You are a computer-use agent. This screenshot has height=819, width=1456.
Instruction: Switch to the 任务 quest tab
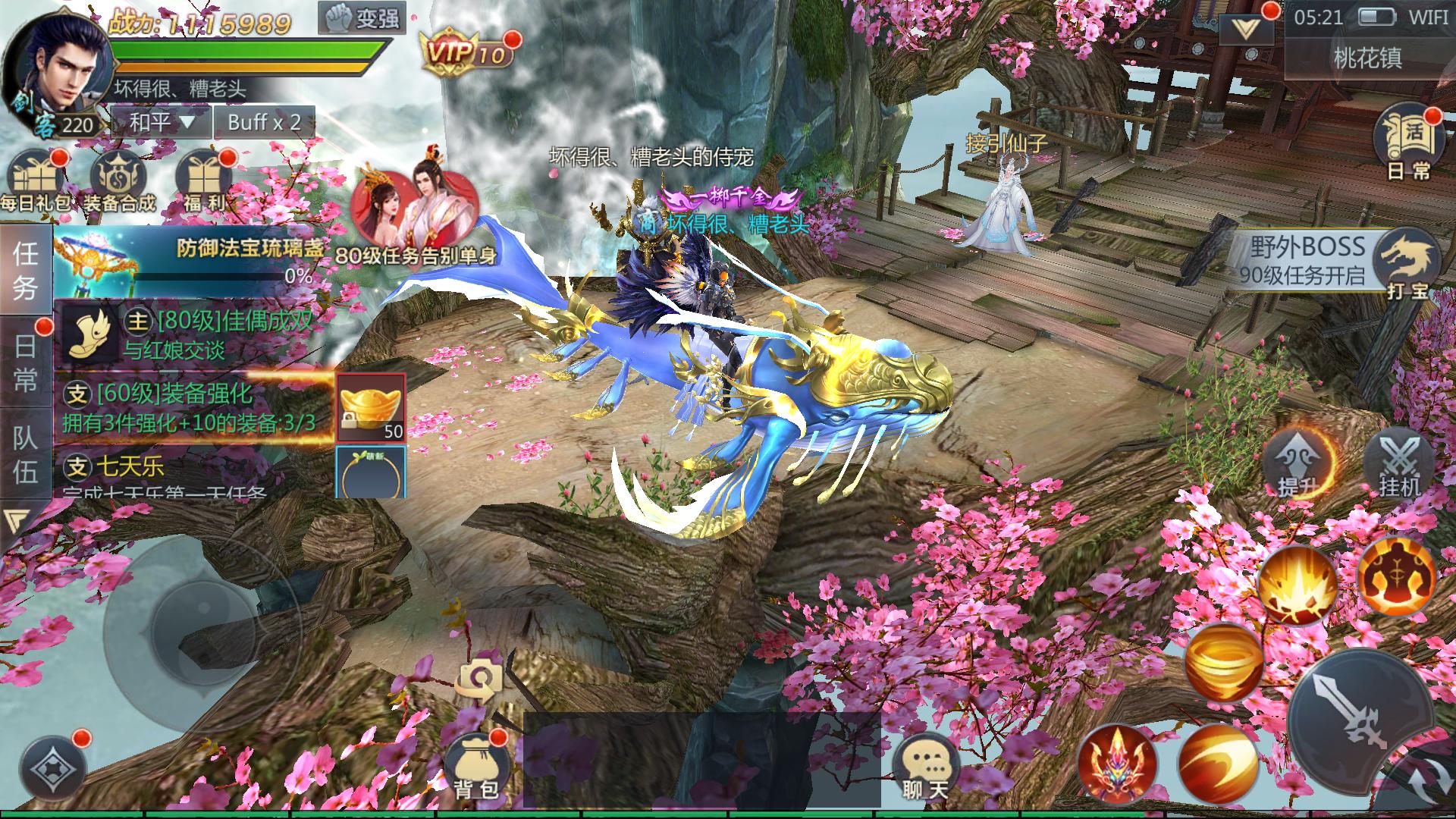point(25,270)
